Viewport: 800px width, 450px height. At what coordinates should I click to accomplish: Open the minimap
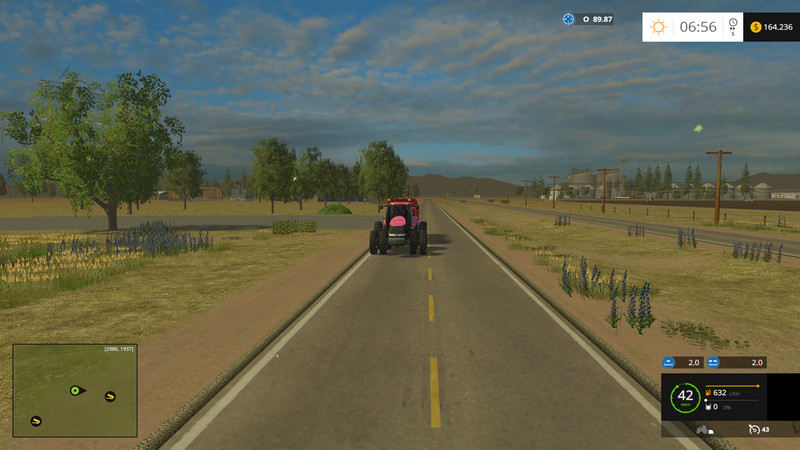click(x=75, y=390)
